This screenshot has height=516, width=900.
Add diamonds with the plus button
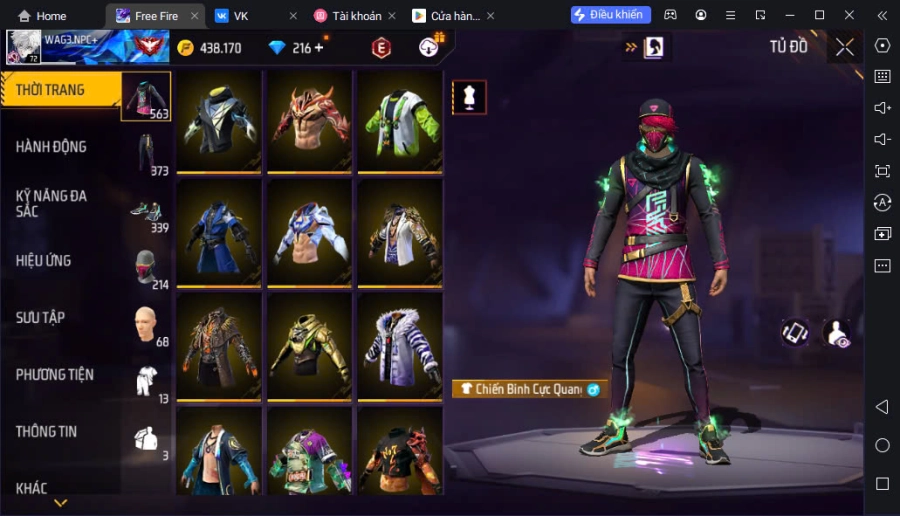click(x=319, y=48)
